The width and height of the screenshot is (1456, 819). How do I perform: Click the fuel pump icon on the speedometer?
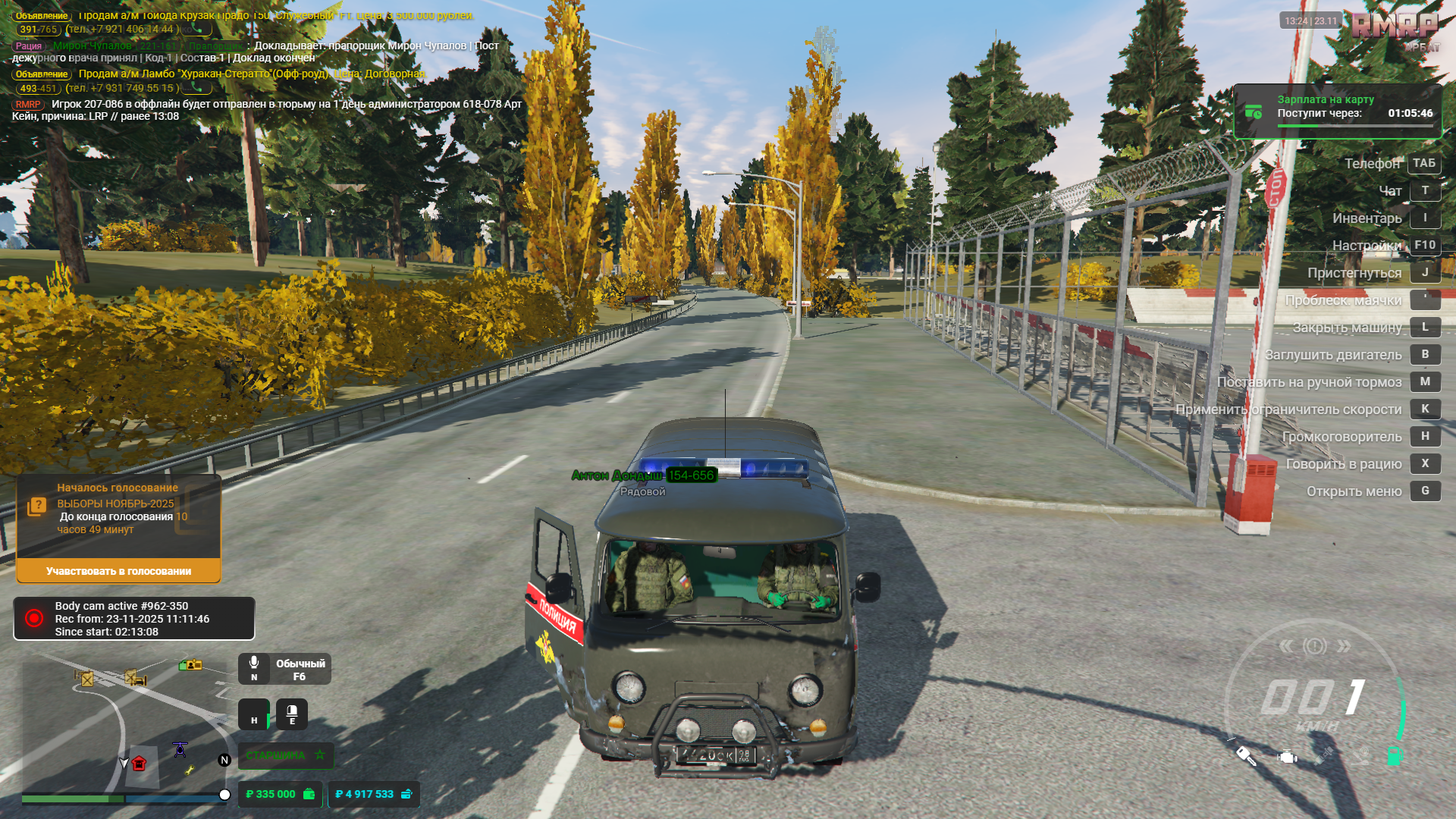click(1394, 755)
